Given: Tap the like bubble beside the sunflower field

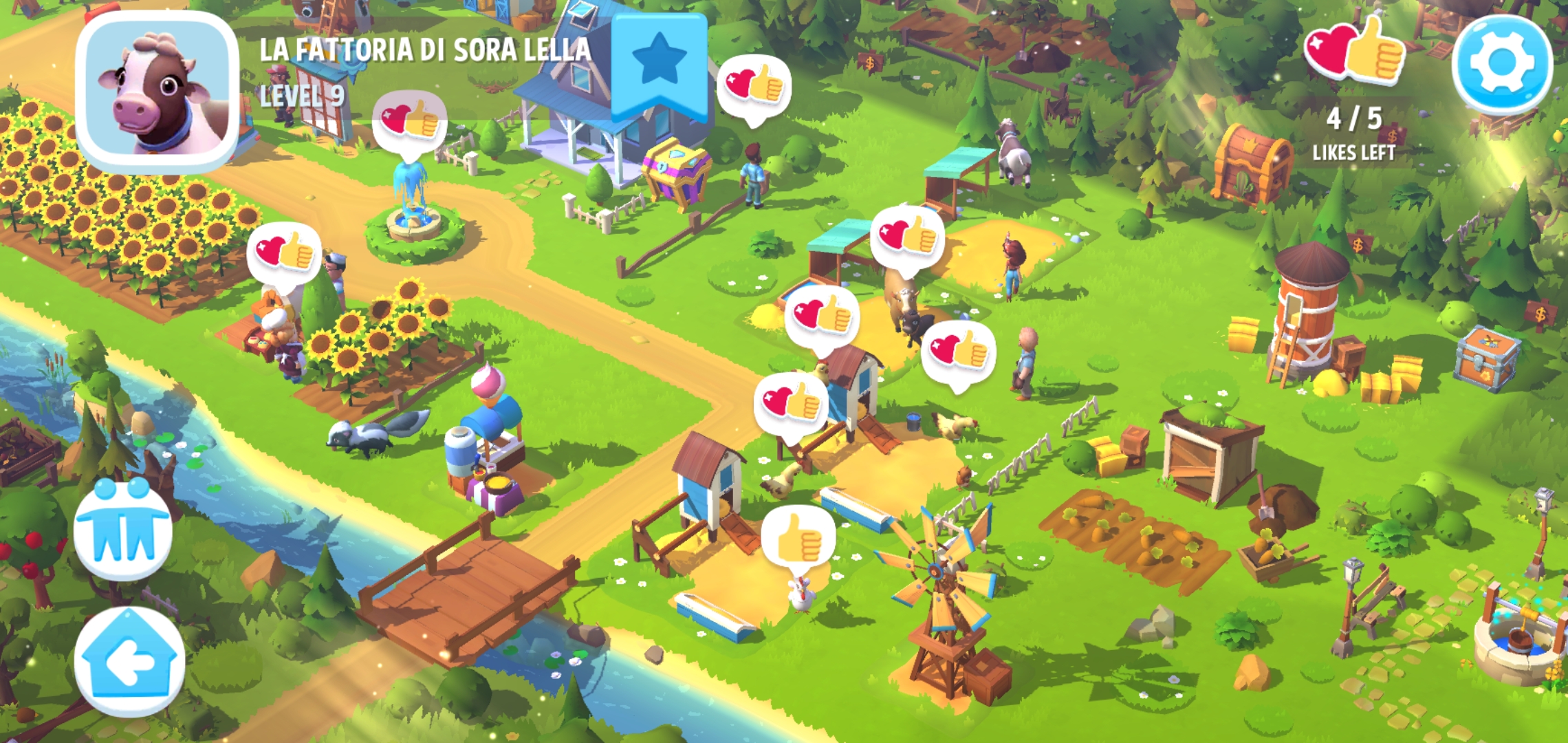Looking at the screenshot, I should pyautogui.click(x=284, y=252).
